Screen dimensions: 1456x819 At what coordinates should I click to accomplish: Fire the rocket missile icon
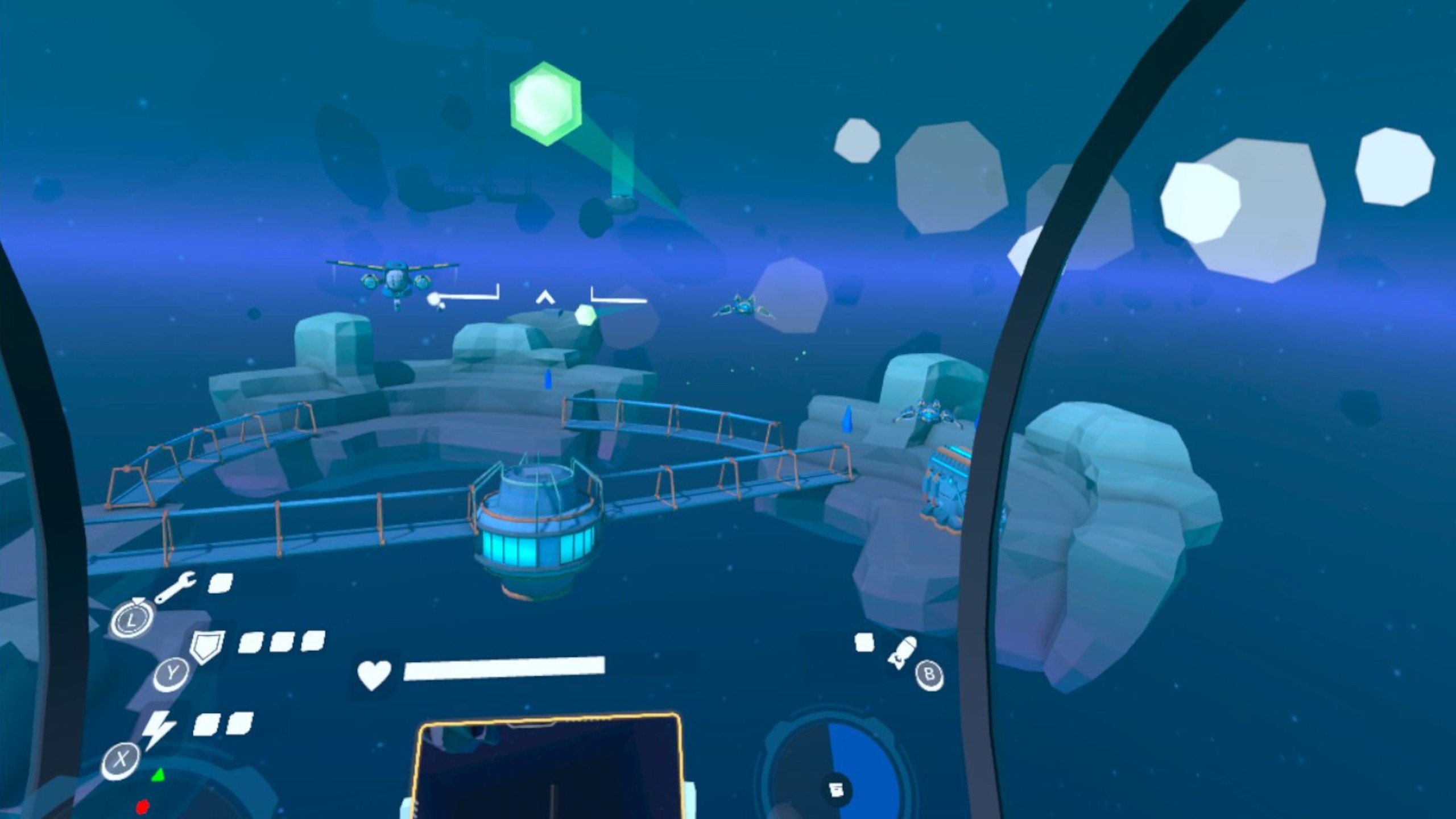pyautogui.click(x=902, y=652)
